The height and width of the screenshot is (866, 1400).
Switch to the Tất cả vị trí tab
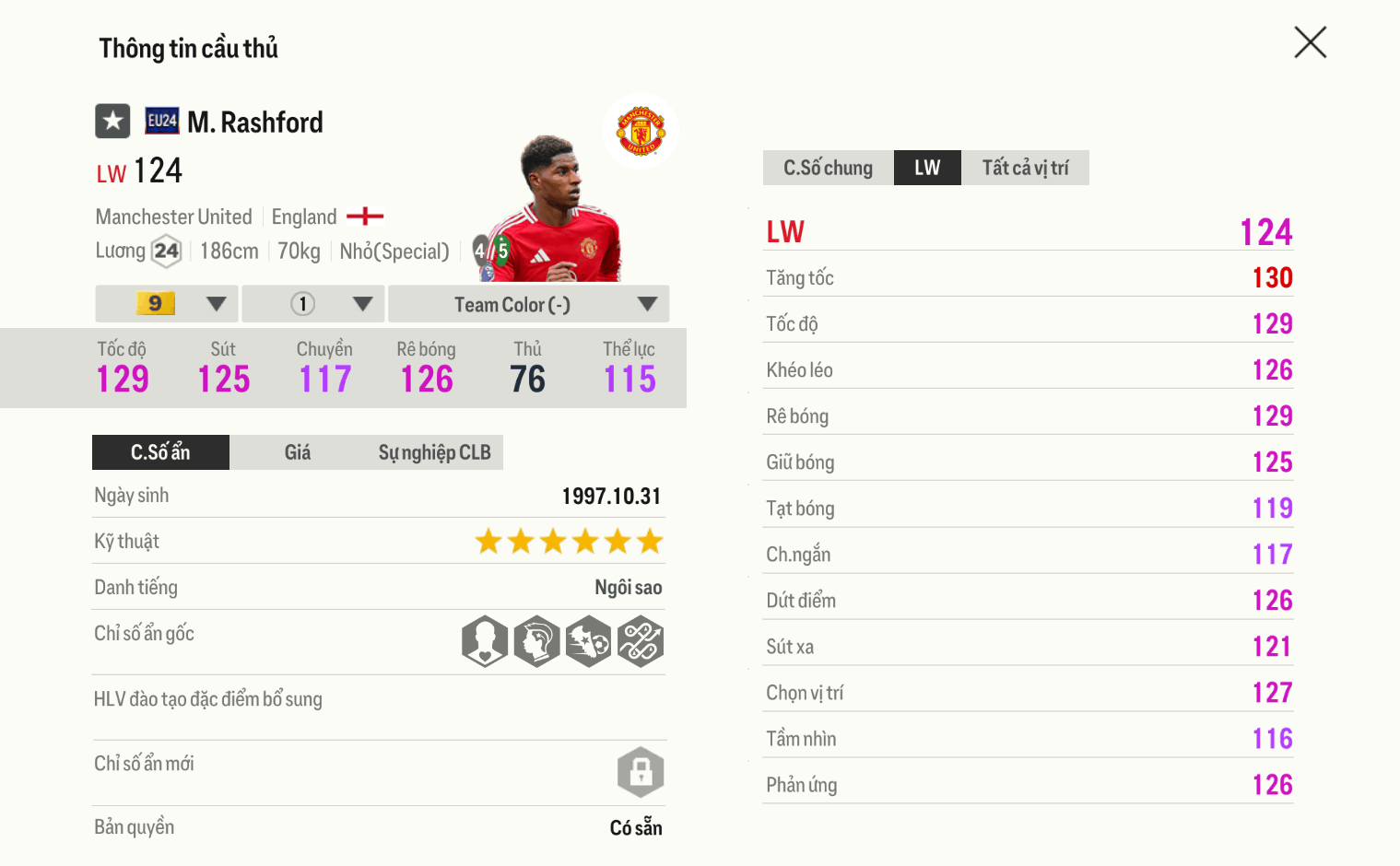1026,167
